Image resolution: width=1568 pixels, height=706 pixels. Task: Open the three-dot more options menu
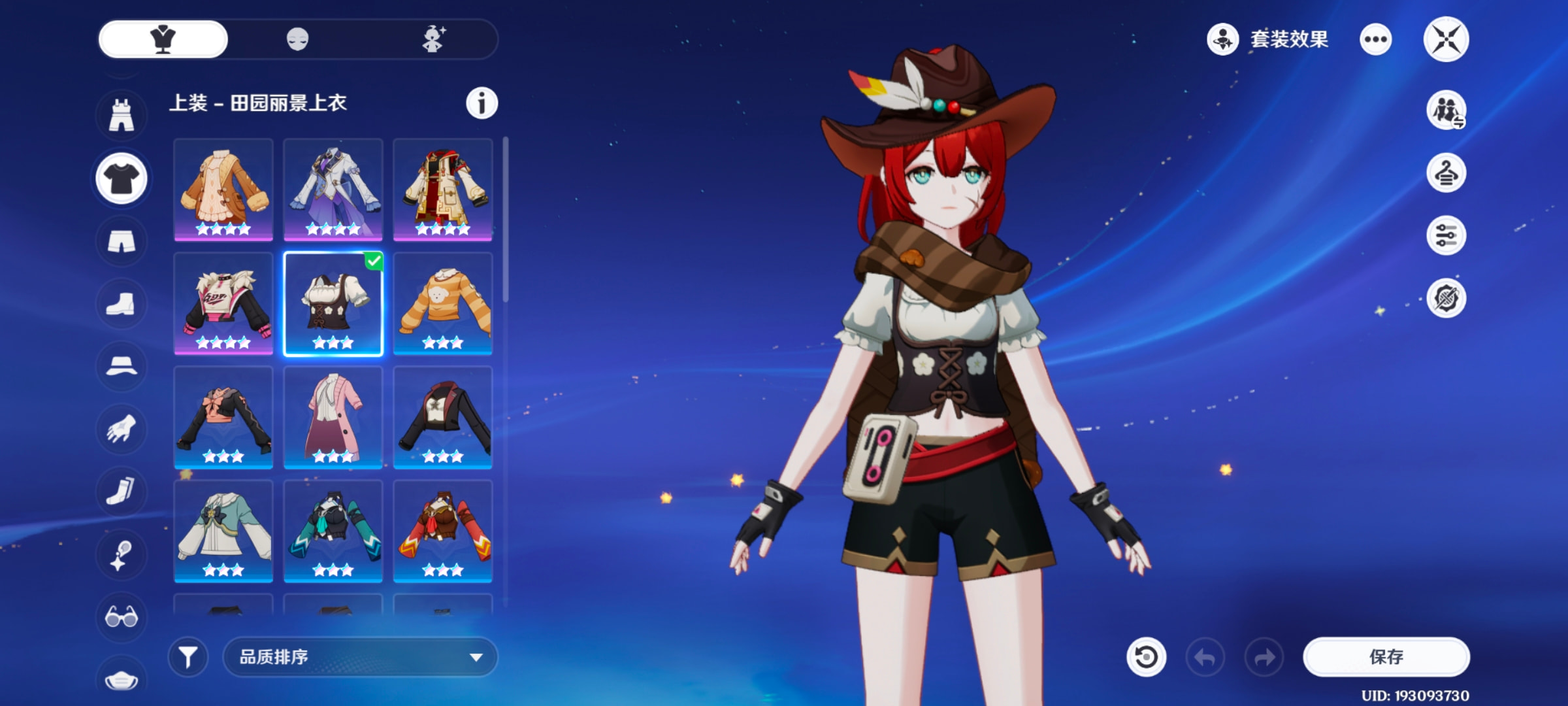pyautogui.click(x=1375, y=39)
